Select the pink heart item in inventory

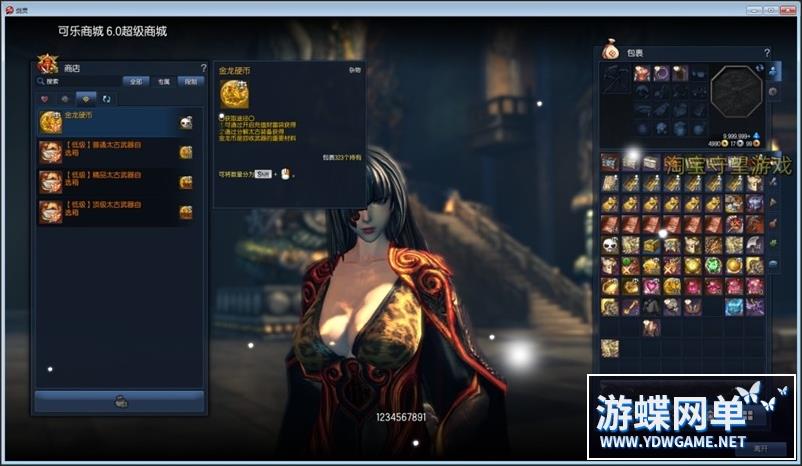click(x=651, y=286)
